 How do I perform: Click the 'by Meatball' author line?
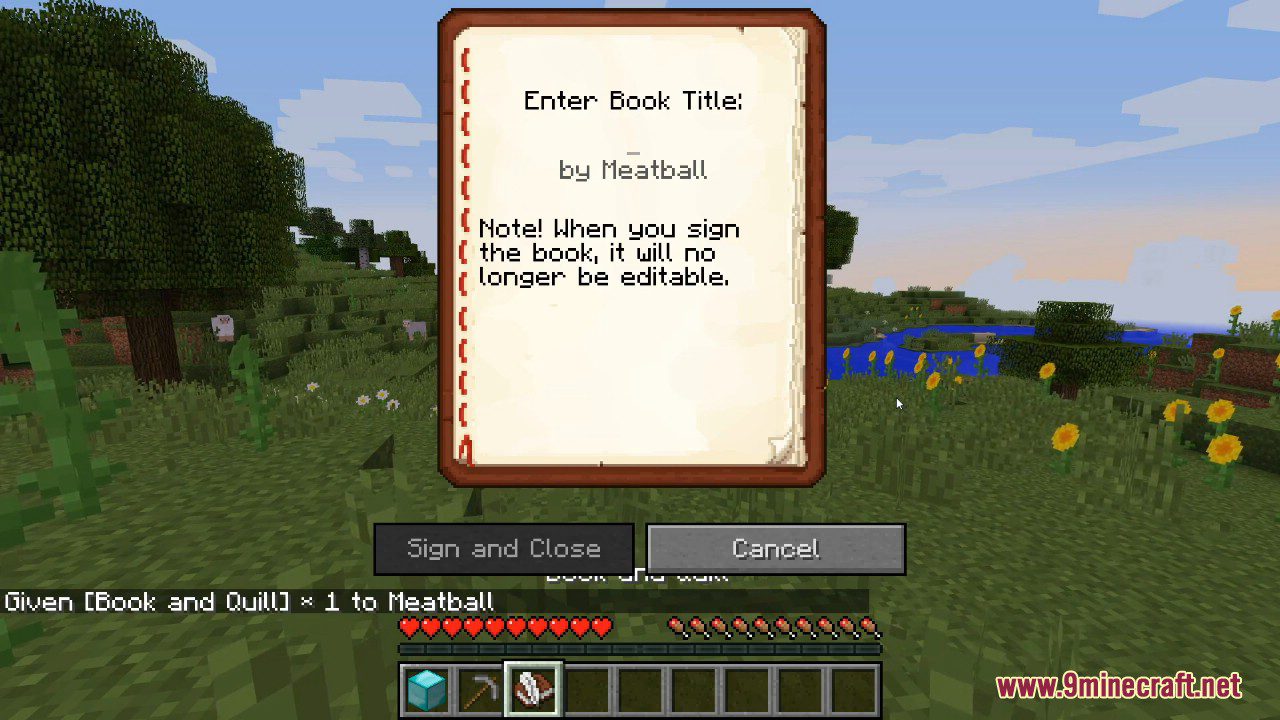633,170
